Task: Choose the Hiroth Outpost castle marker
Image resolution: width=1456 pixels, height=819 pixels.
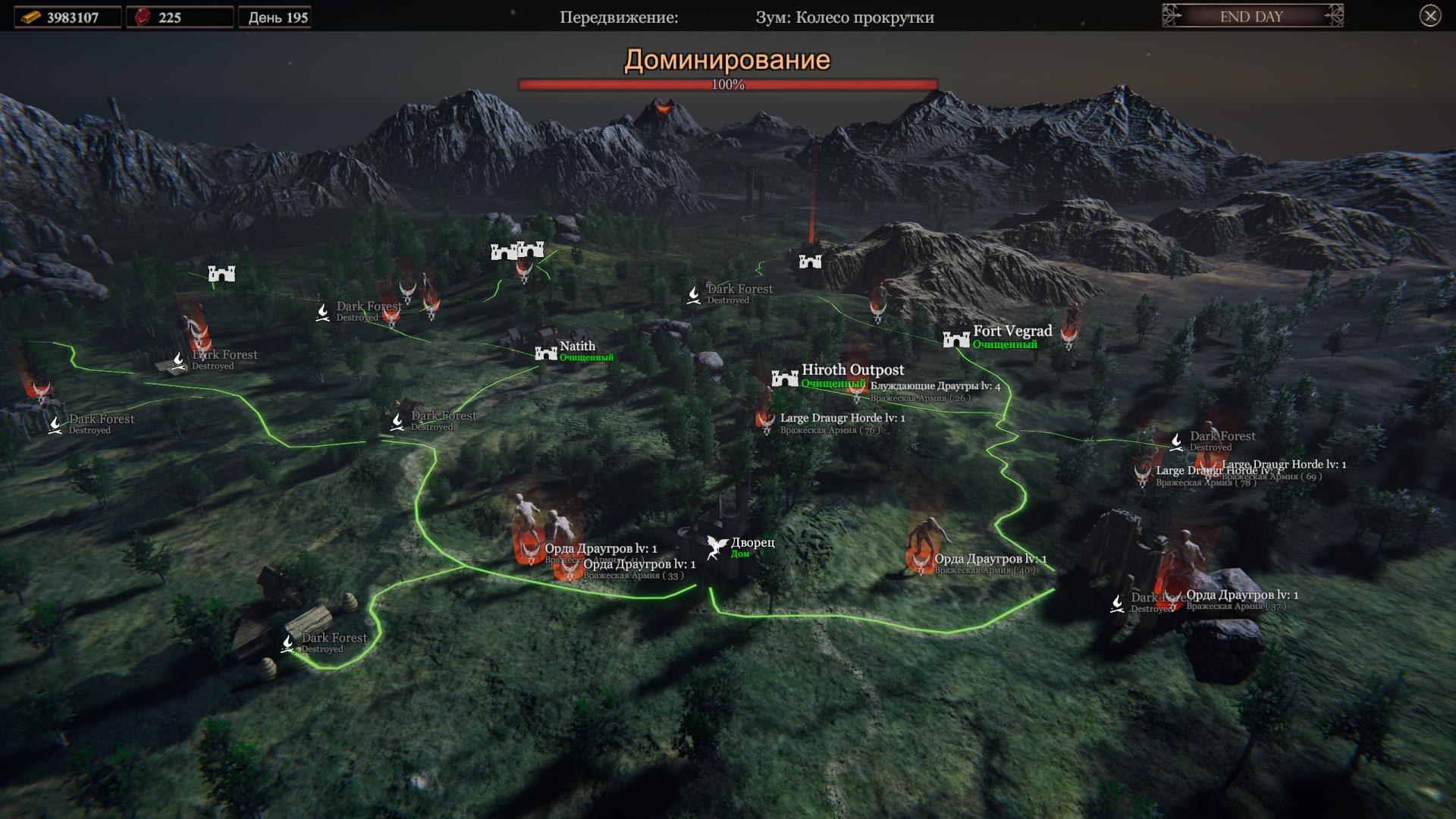Action: coord(785,378)
